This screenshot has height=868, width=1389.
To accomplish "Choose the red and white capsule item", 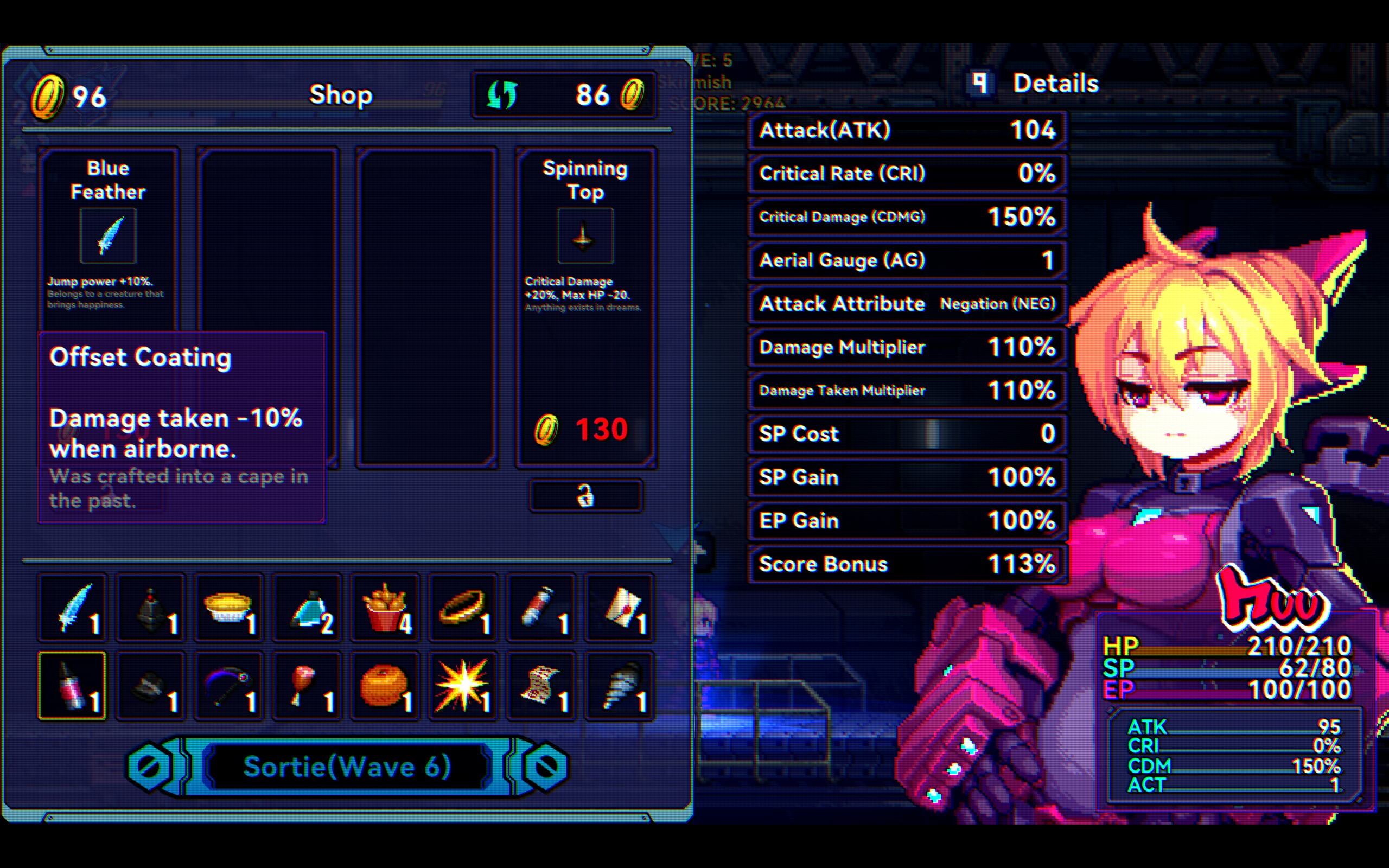I will 540,608.
